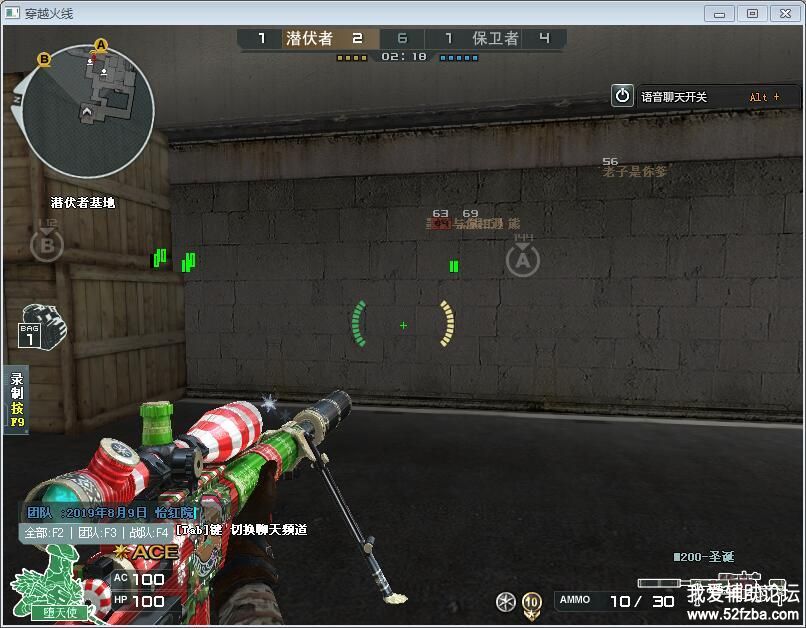
Task: Click the record F9 side label
Action: pos(17,400)
